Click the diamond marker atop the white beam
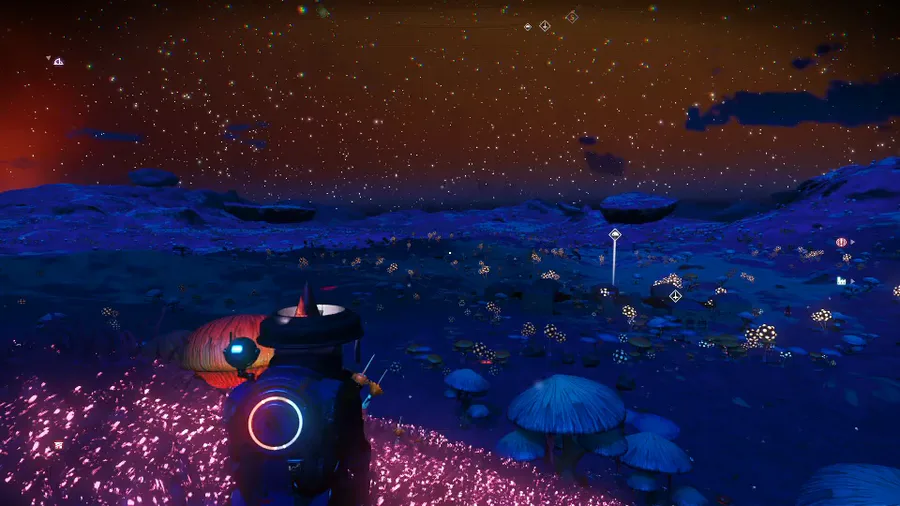900x506 pixels. point(615,234)
